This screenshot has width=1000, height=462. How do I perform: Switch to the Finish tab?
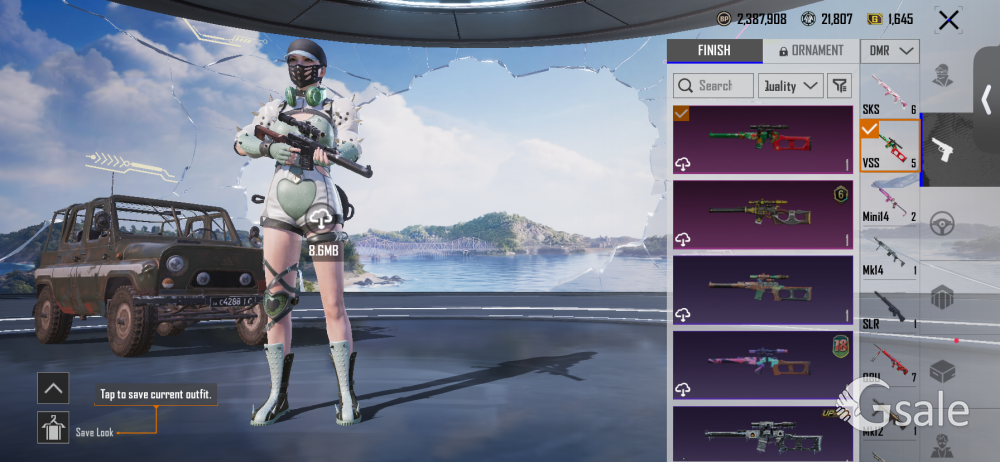coord(713,50)
